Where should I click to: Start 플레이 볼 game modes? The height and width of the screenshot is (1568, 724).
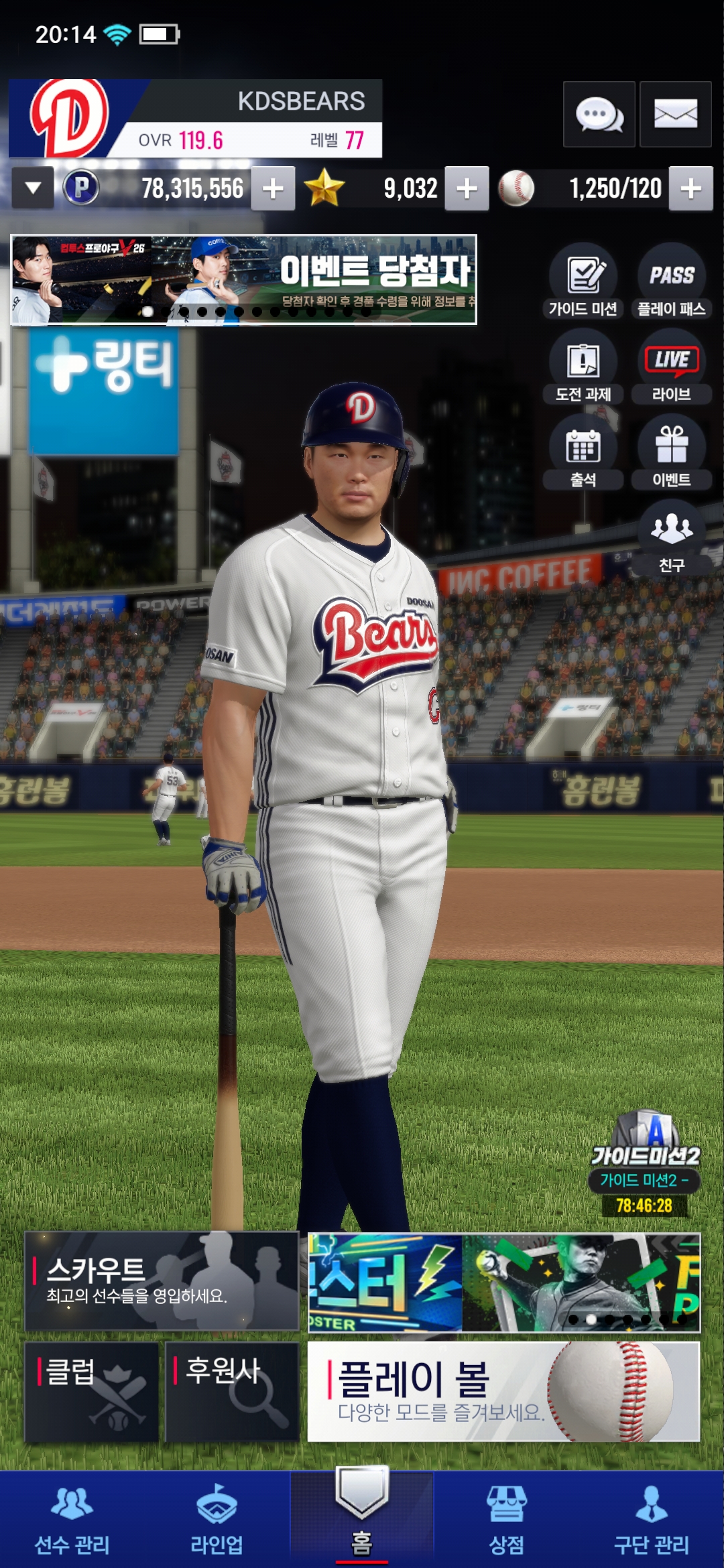[x=503, y=1391]
